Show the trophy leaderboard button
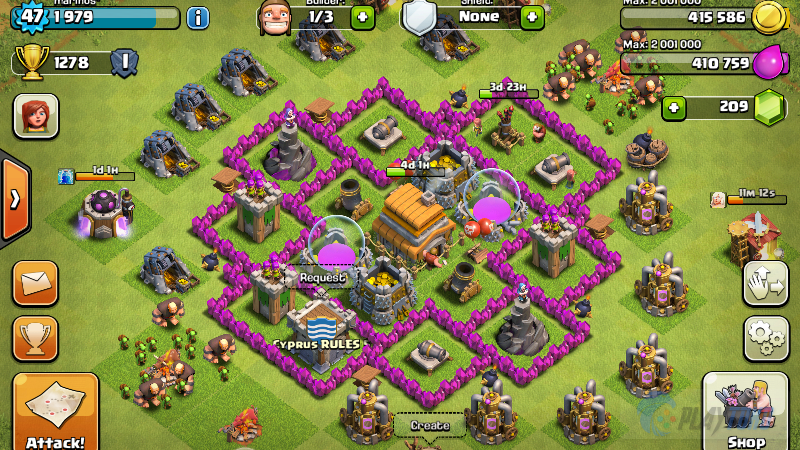The width and height of the screenshot is (800, 450). (x=35, y=338)
